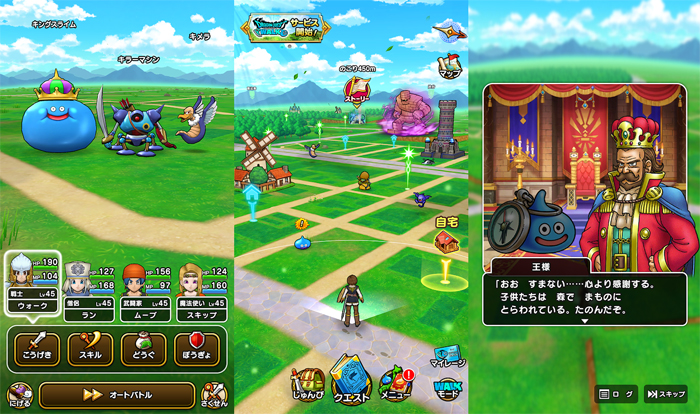The image size is (700, 414).
Task: Open the メニュー menu with alert badge
Action: [395, 384]
